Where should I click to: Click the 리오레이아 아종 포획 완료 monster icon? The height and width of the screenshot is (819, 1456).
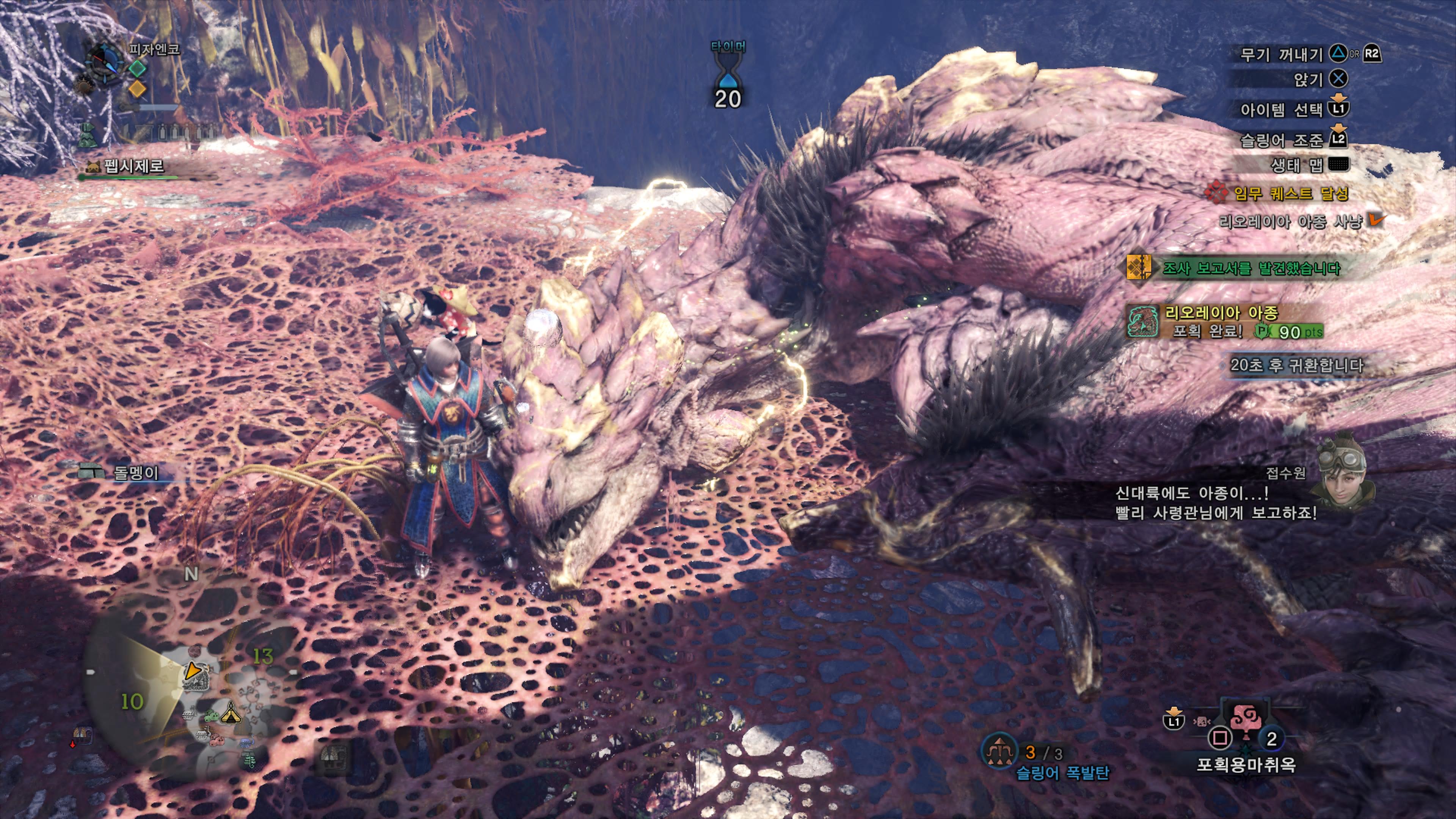pos(1142,322)
